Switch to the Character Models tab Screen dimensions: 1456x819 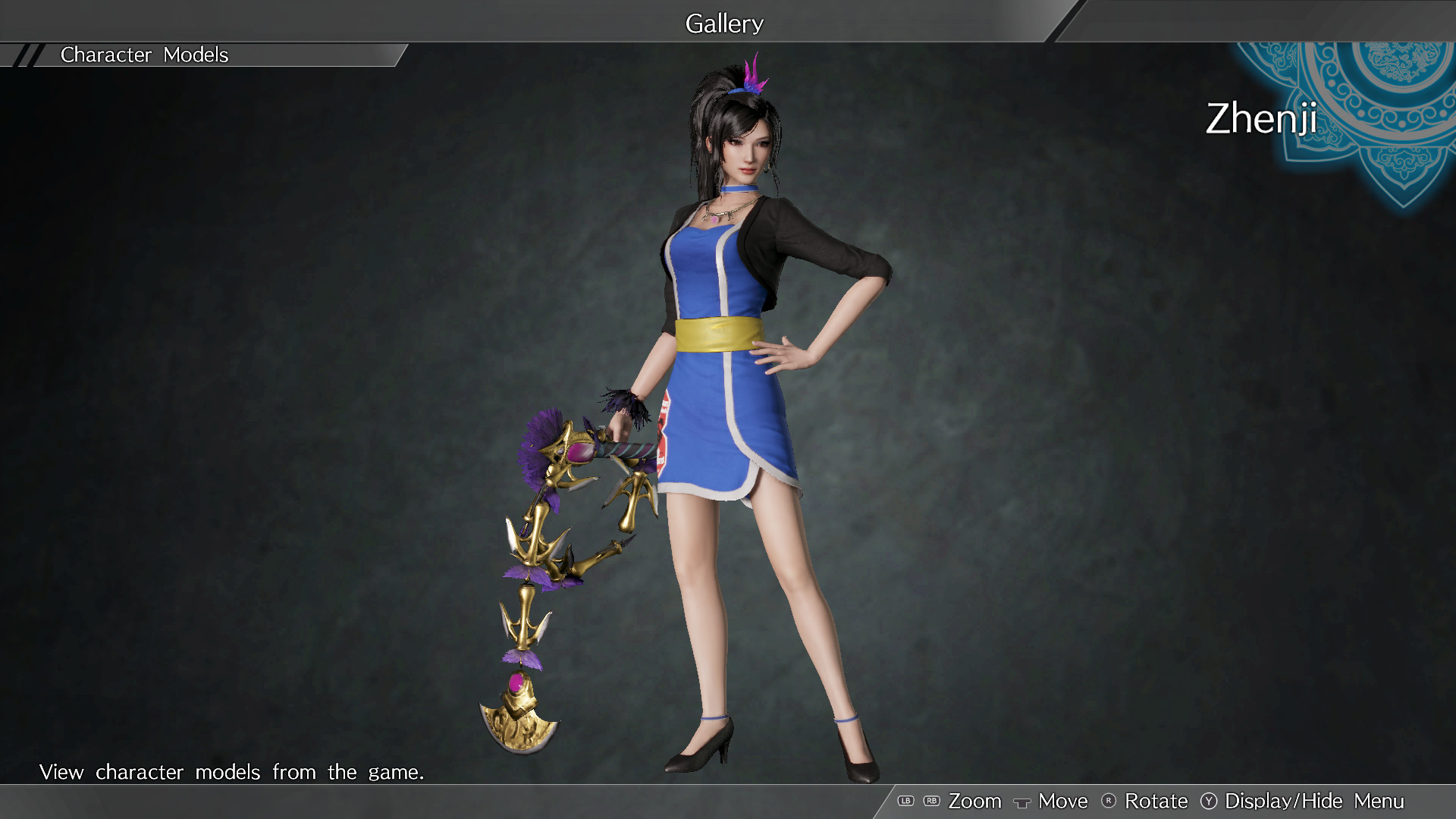coord(145,55)
